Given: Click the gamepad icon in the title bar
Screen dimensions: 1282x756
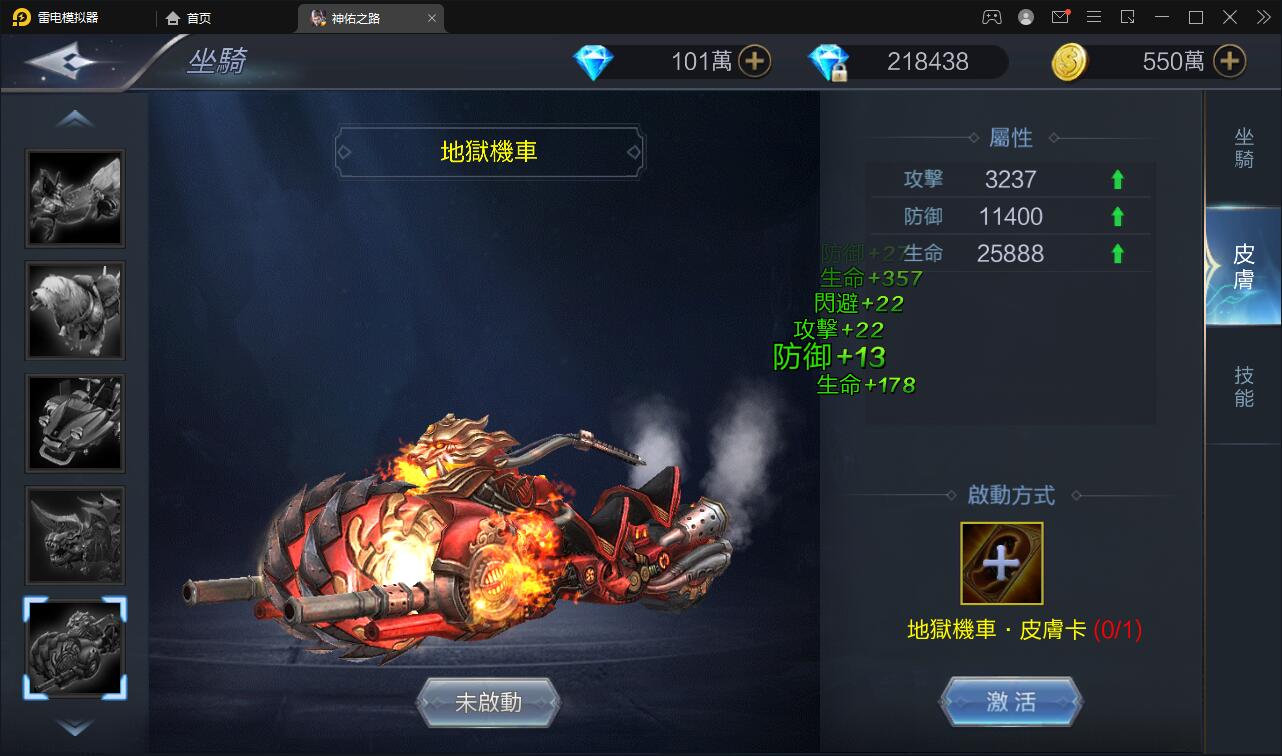Looking at the screenshot, I should point(991,17).
